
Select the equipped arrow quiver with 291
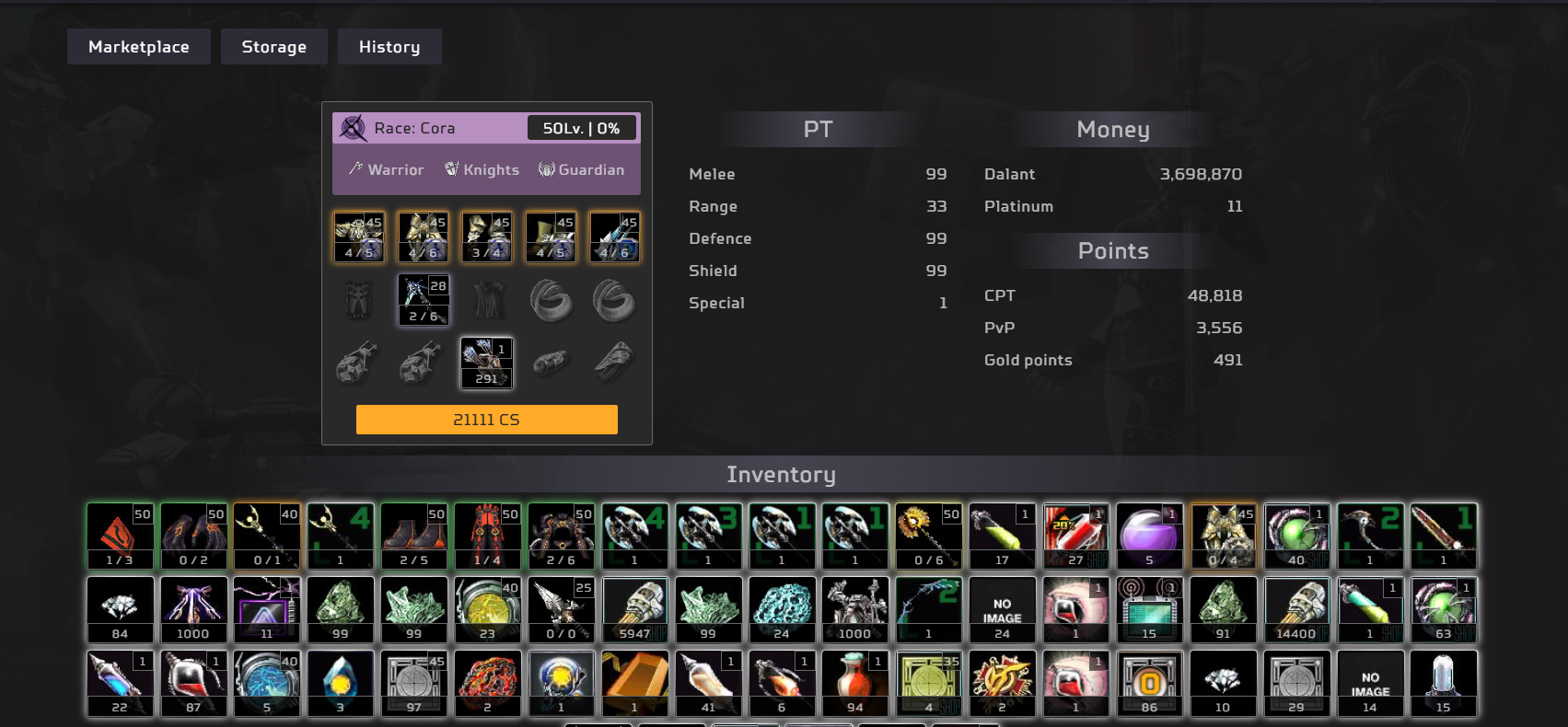486,363
